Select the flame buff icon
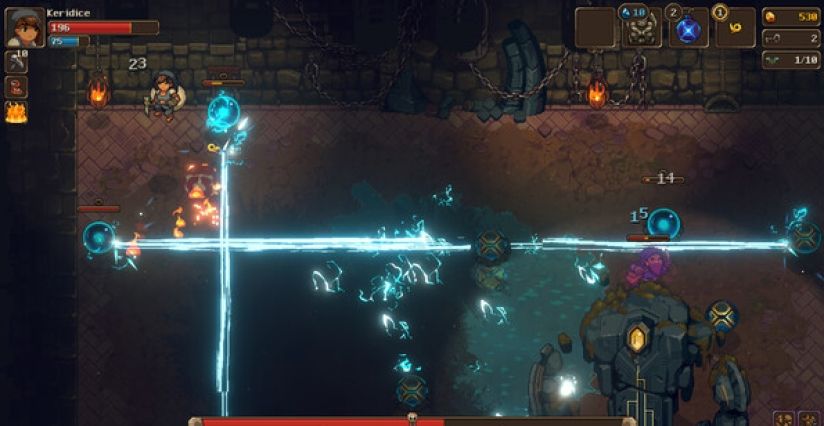This screenshot has height=426, width=824. pyautogui.click(x=16, y=112)
